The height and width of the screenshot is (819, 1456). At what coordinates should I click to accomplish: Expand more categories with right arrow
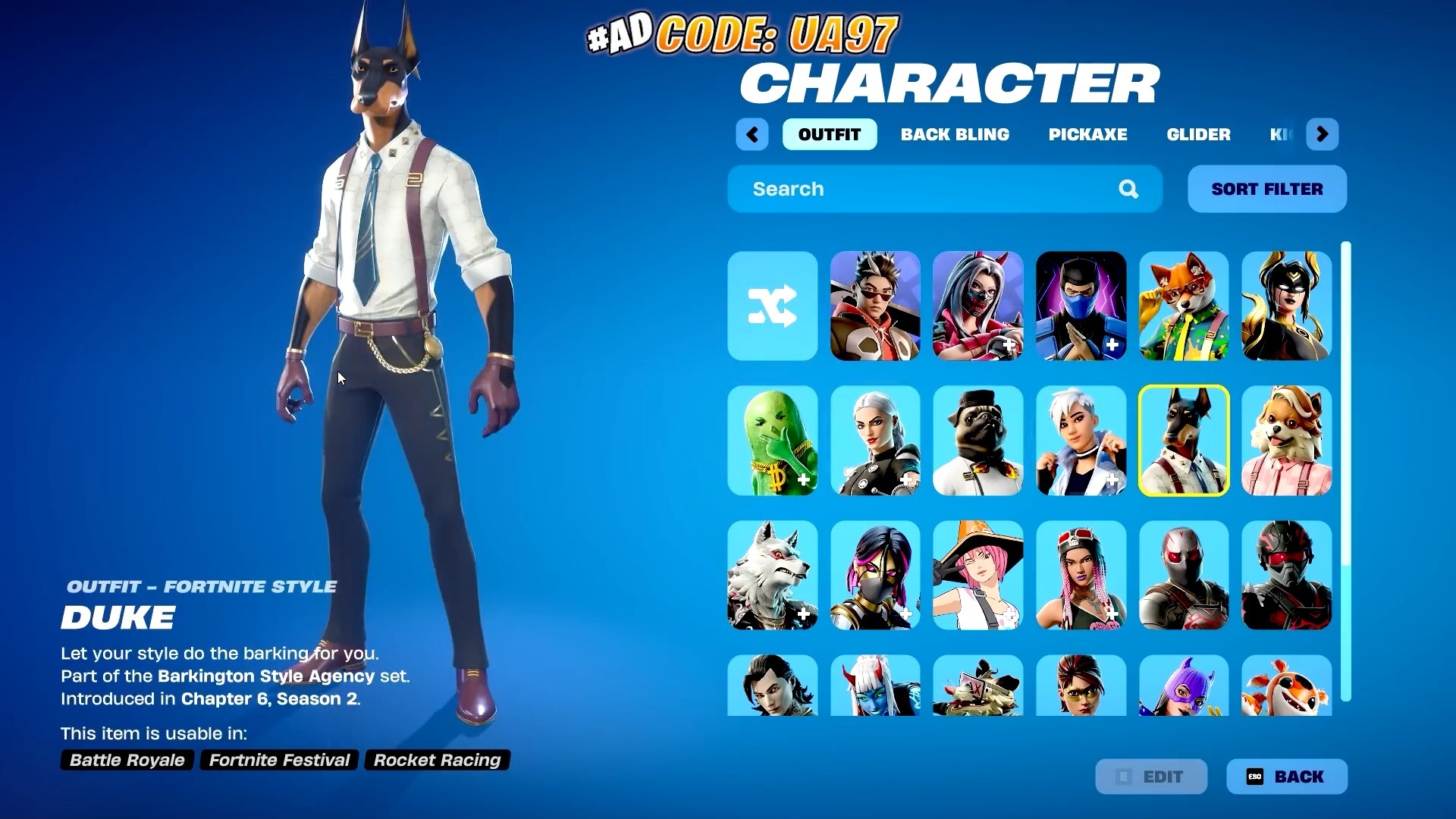coord(1322,134)
